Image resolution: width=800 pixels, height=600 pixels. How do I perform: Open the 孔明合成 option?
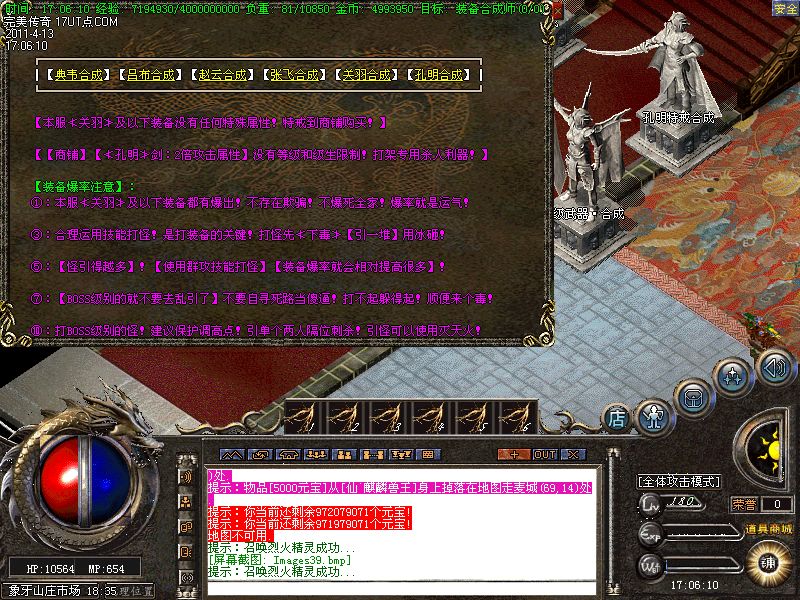(x=439, y=75)
